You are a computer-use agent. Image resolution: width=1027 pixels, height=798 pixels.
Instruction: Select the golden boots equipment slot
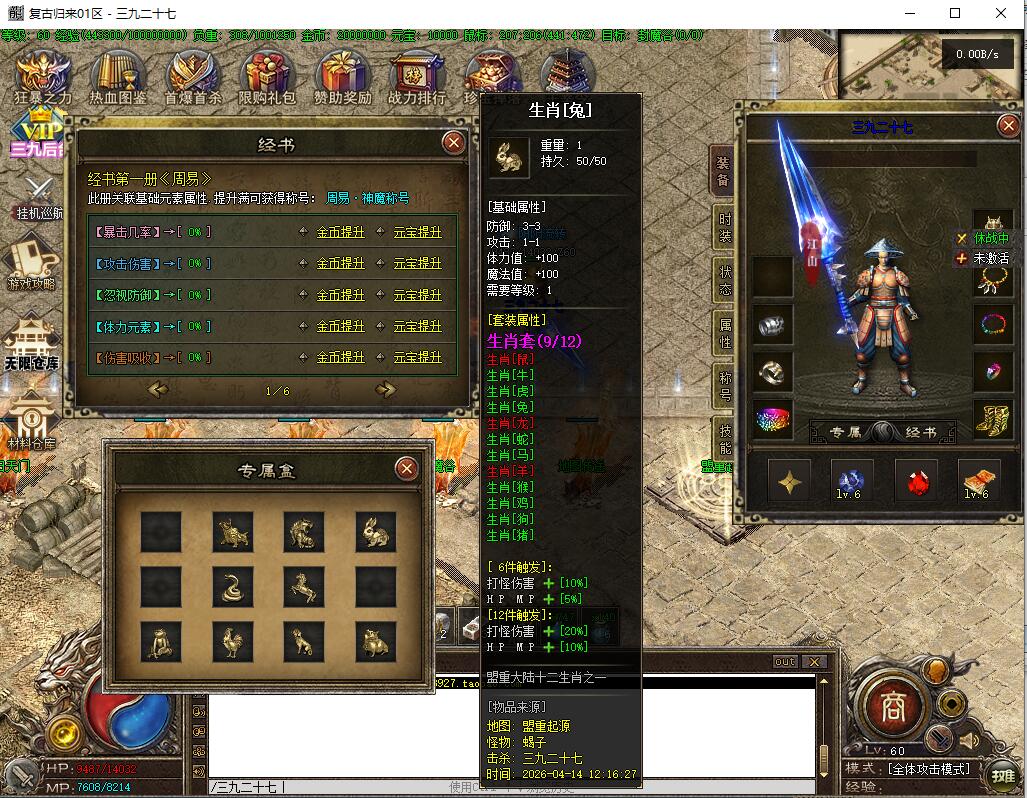(992, 420)
